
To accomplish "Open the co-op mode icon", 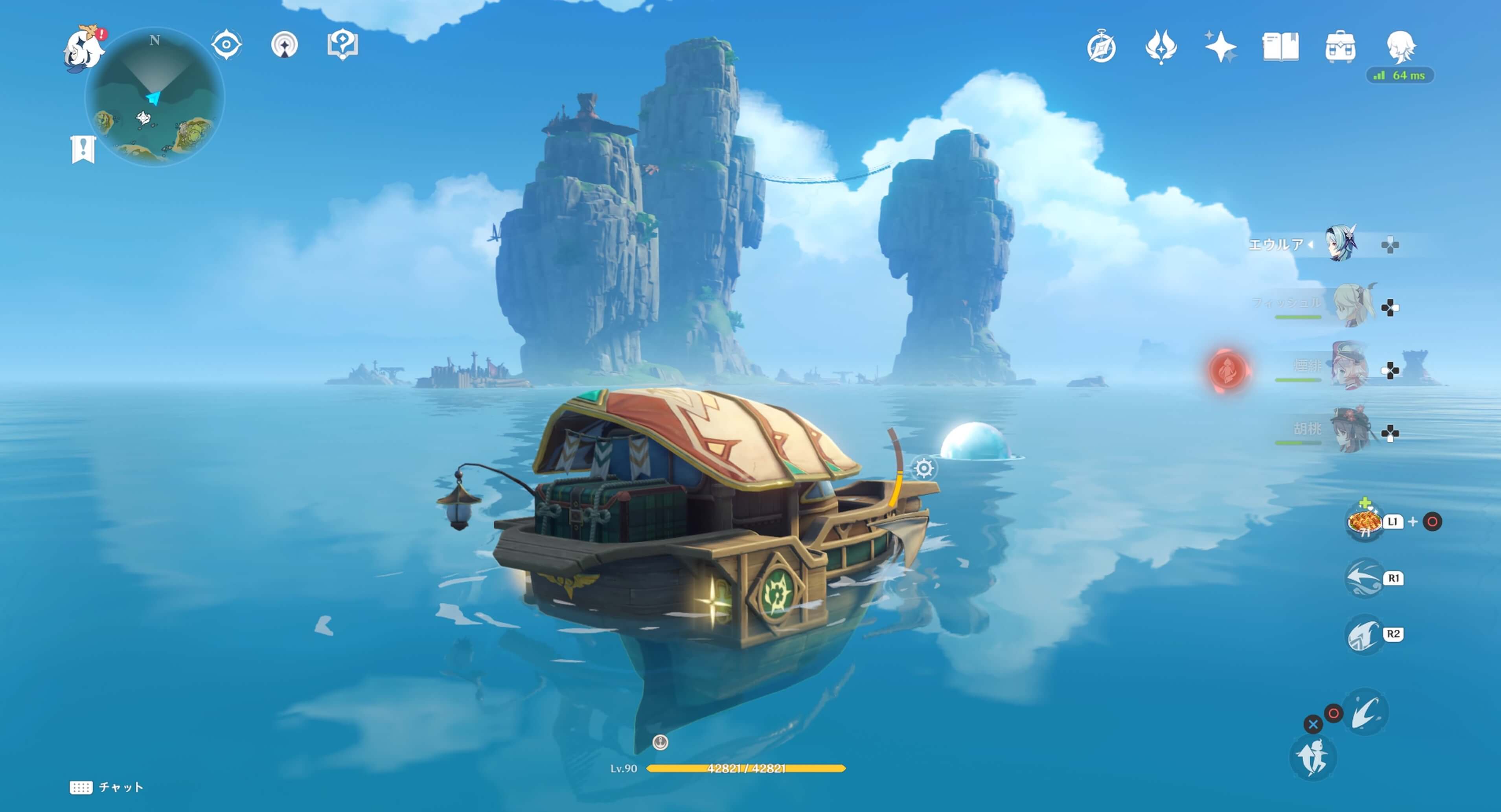I will 284,45.
